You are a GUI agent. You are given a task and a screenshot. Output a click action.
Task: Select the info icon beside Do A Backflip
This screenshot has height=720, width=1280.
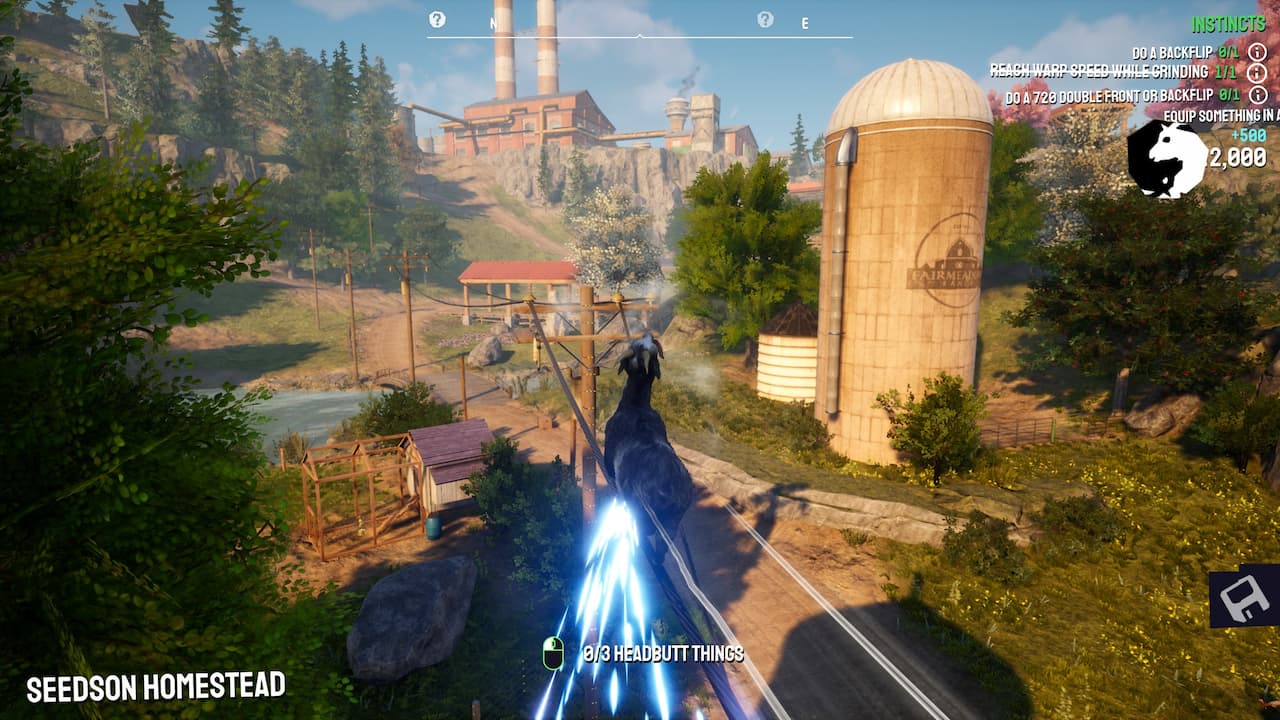click(x=1256, y=52)
